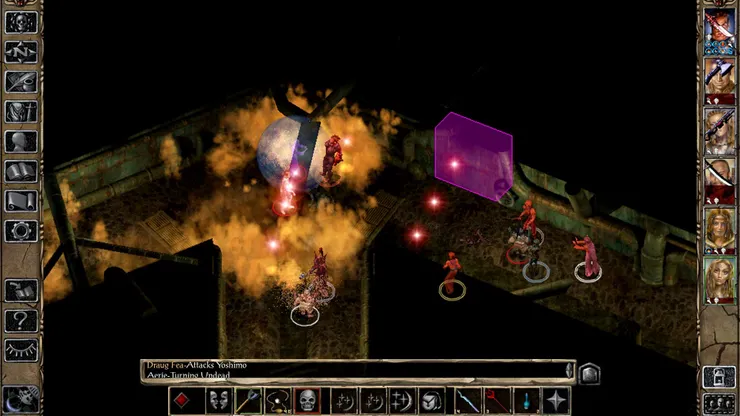Open the priest scroll button
The image size is (740, 416).
[x=21, y=200]
